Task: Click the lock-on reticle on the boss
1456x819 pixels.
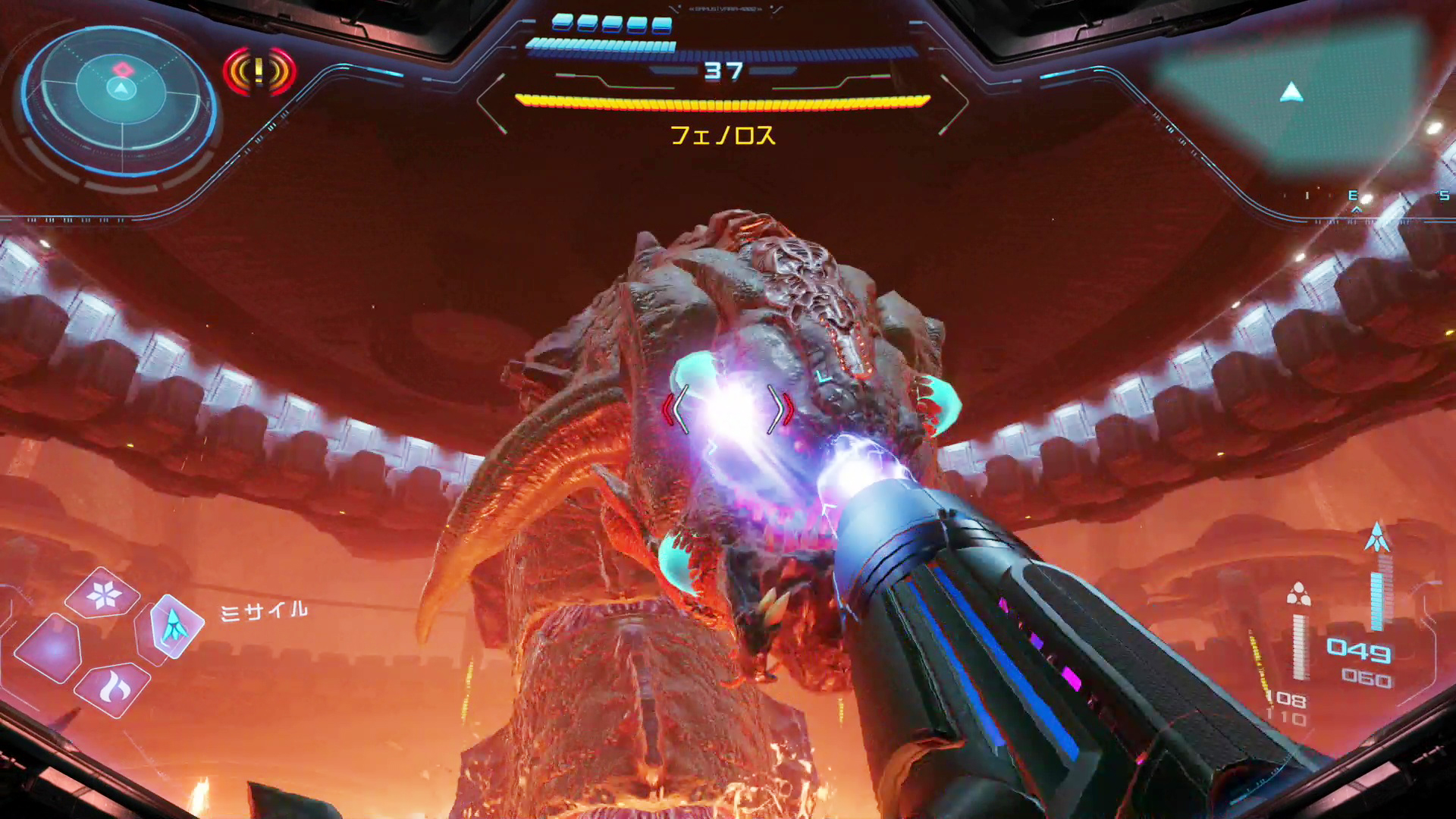Action: click(728, 409)
